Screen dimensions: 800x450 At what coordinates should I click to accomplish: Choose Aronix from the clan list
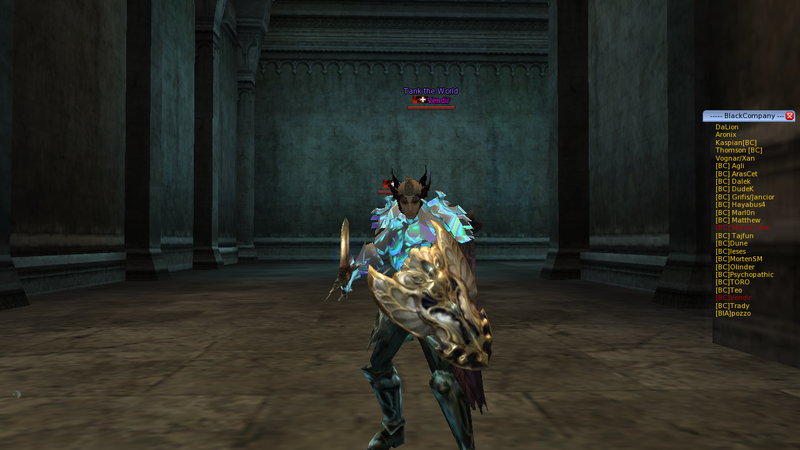click(x=726, y=135)
